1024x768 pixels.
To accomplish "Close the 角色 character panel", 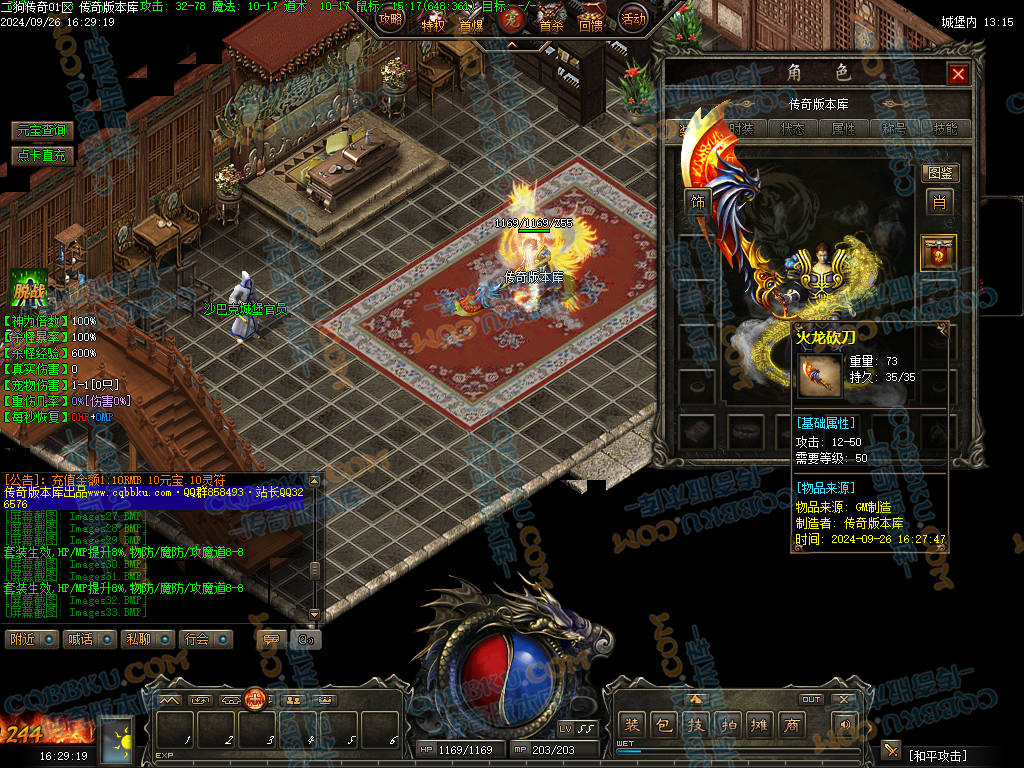I will pos(958,74).
